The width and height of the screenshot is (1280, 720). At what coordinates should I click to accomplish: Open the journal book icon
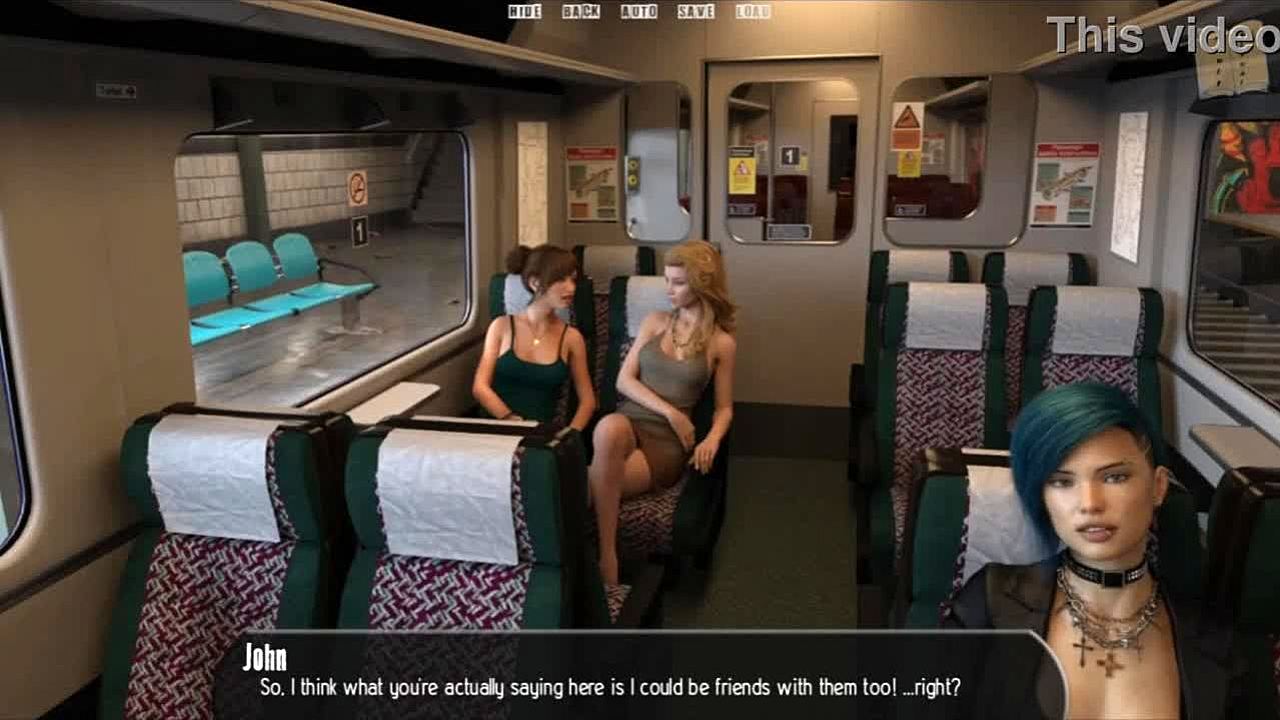pos(1233,68)
